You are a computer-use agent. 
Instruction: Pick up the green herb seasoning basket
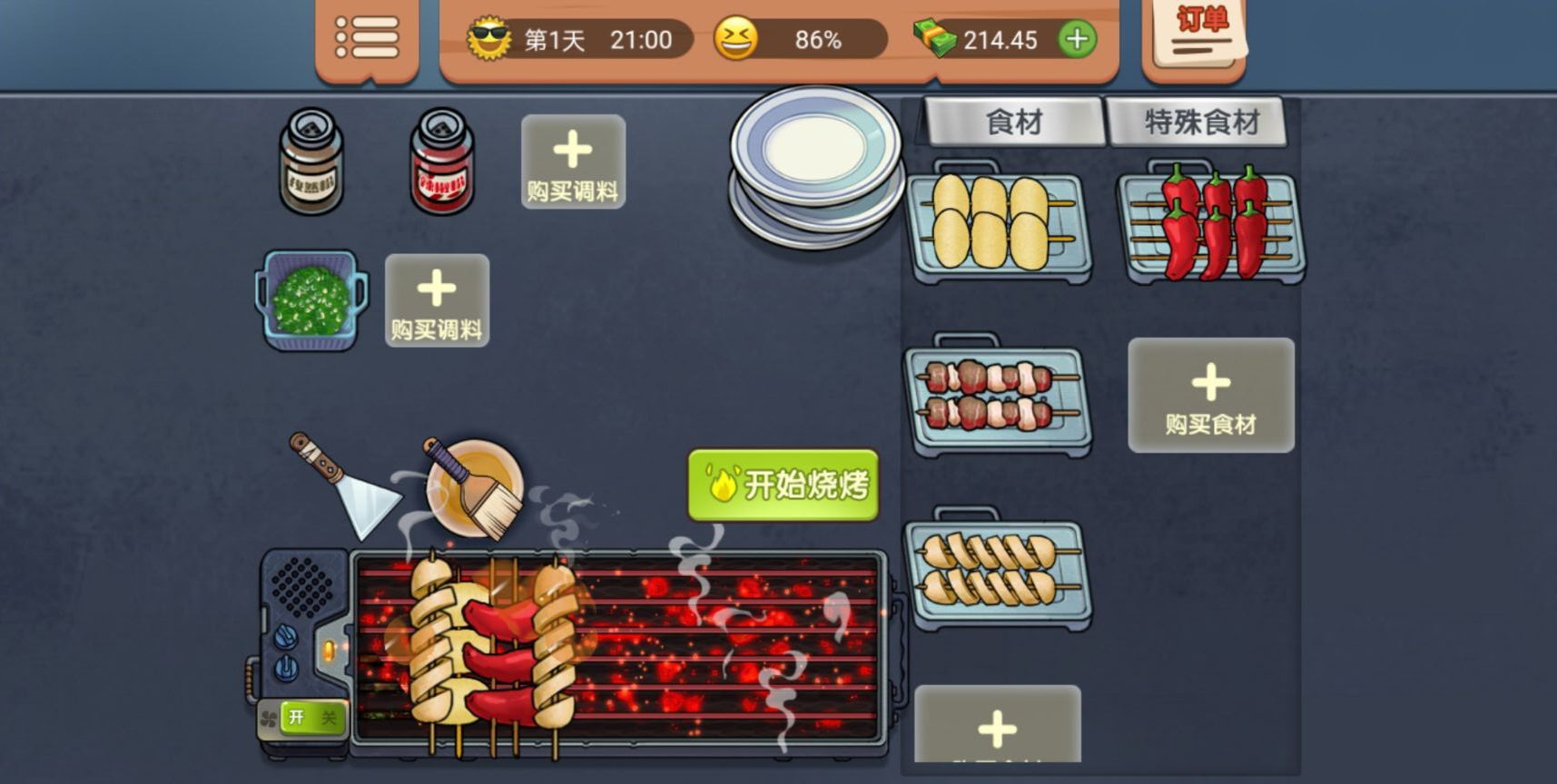click(x=309, y=299)
